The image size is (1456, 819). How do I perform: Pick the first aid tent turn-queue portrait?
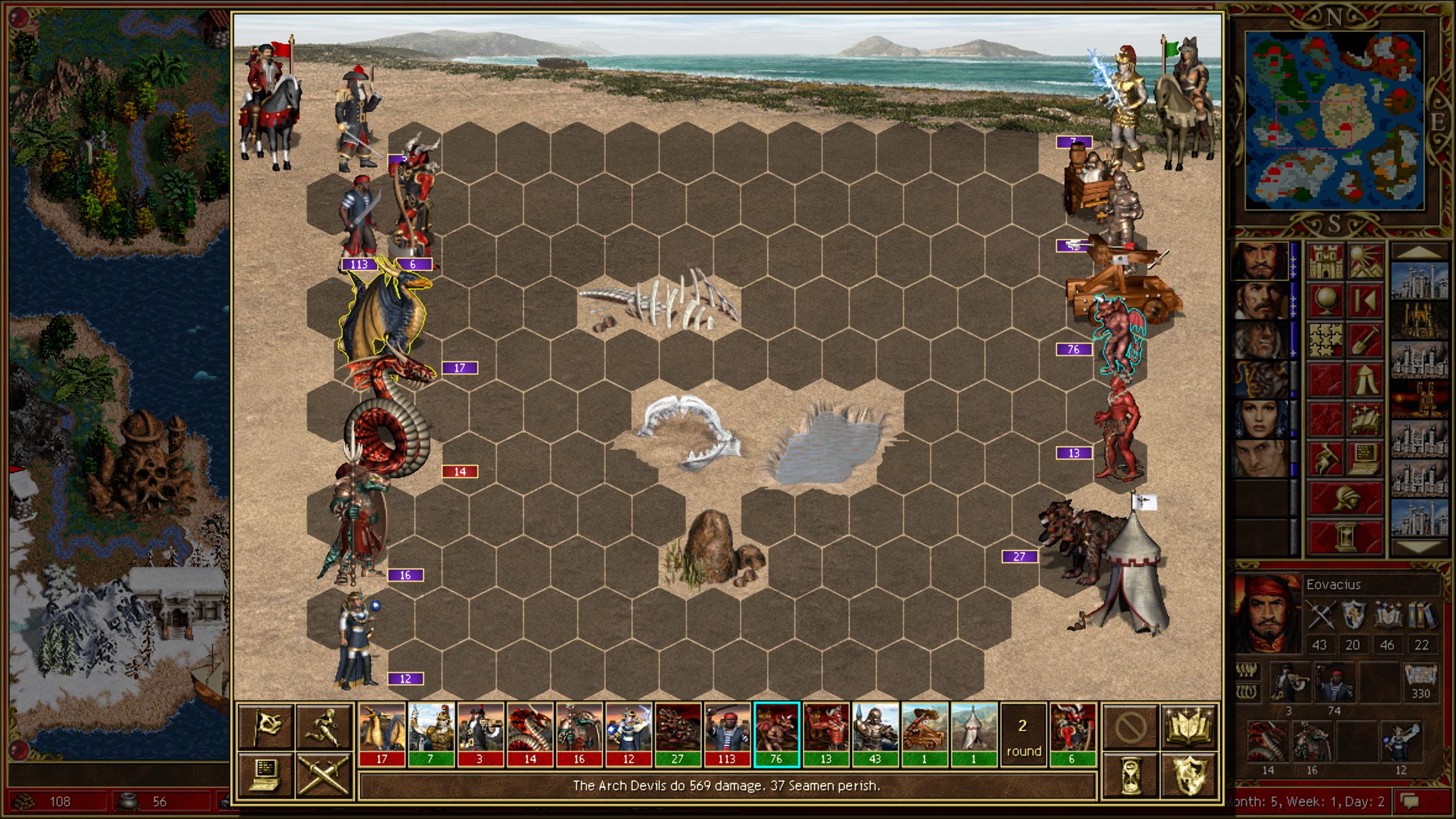tap(974, 734)
